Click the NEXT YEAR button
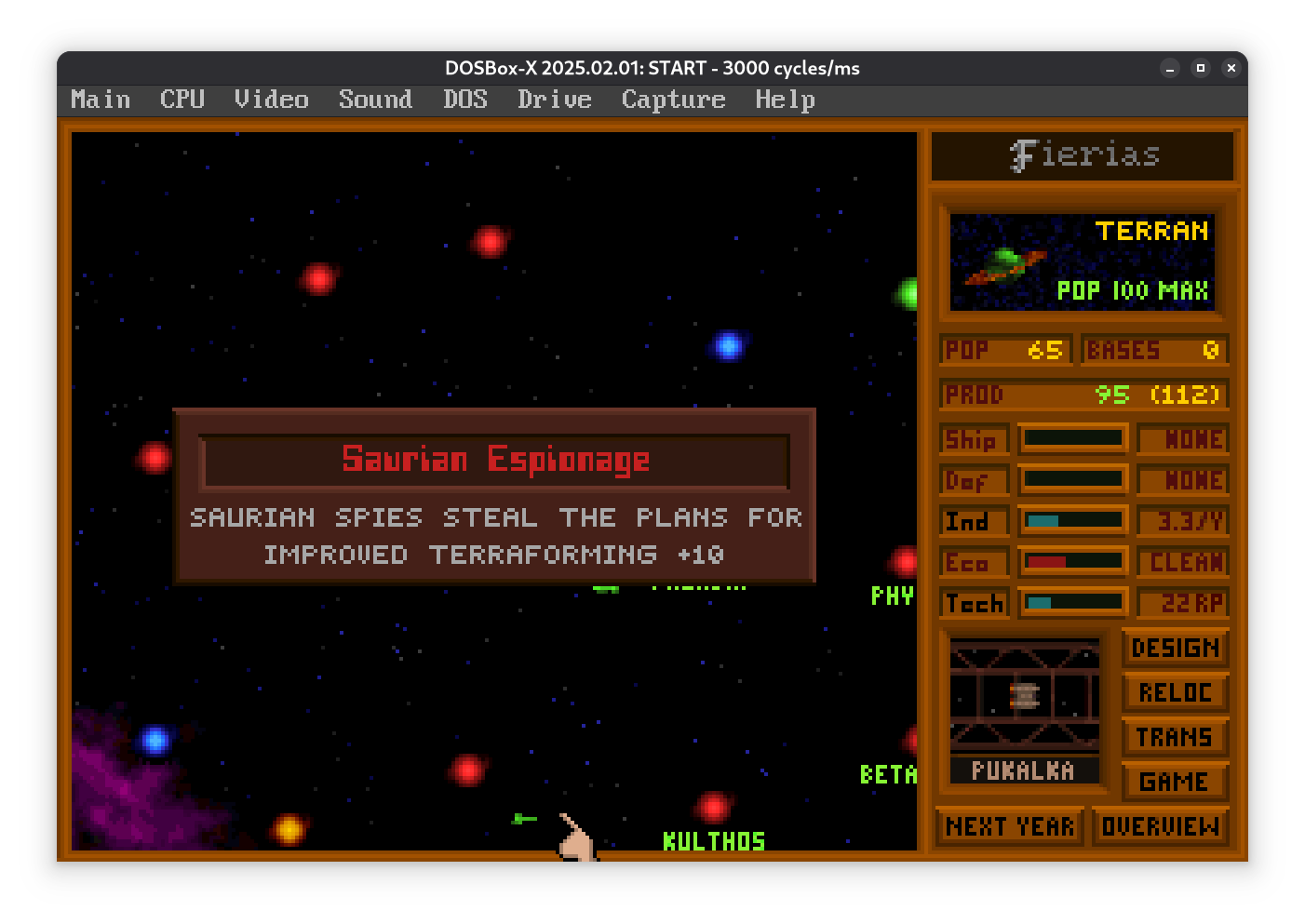Screen dimensions: 1305x924 (x=1010, y=826)
